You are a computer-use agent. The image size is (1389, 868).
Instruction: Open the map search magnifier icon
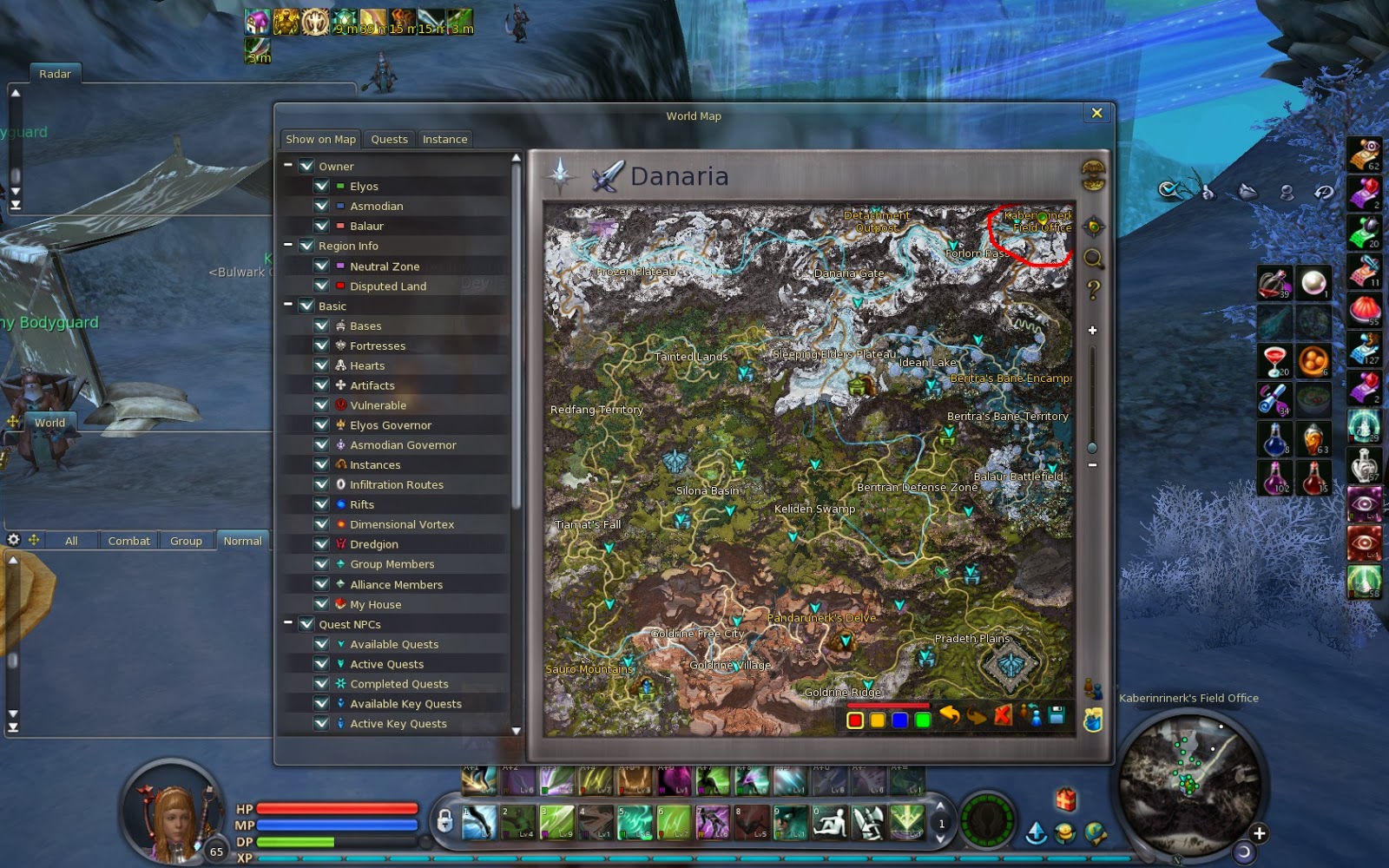1091,258
